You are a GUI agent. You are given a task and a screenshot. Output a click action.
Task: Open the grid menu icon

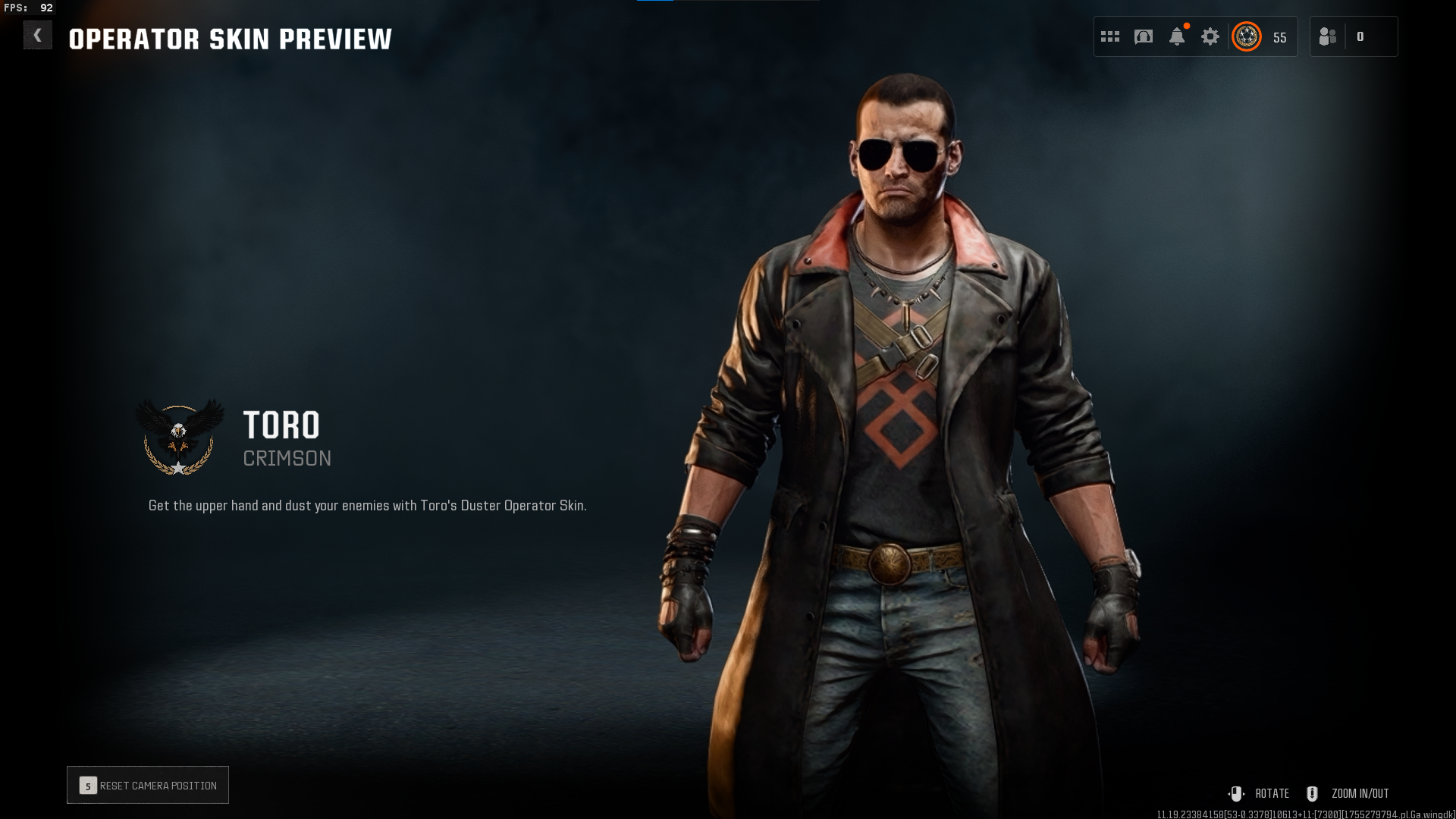coord(1110,36)
